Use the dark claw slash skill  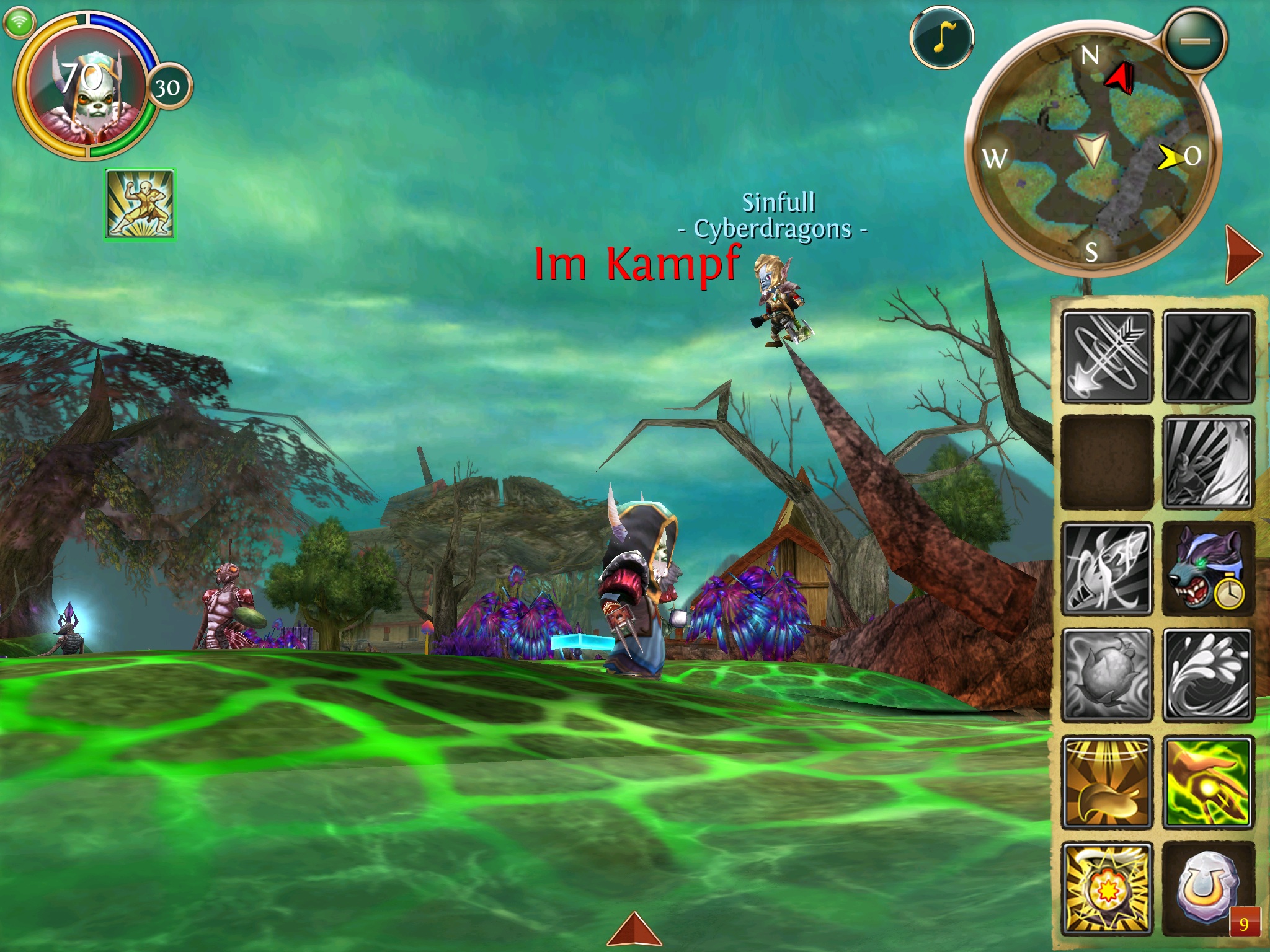pyautogui.click(x=1208, y=356)
